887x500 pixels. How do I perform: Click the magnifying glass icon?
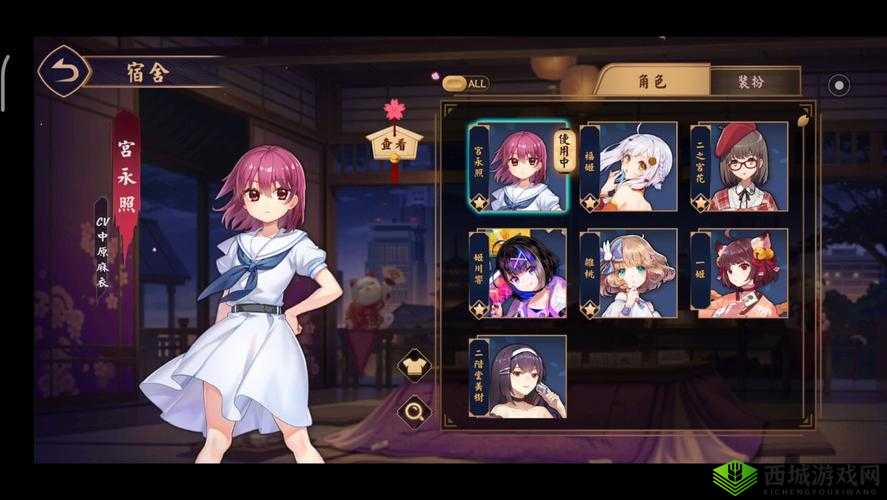pos(411,410)
